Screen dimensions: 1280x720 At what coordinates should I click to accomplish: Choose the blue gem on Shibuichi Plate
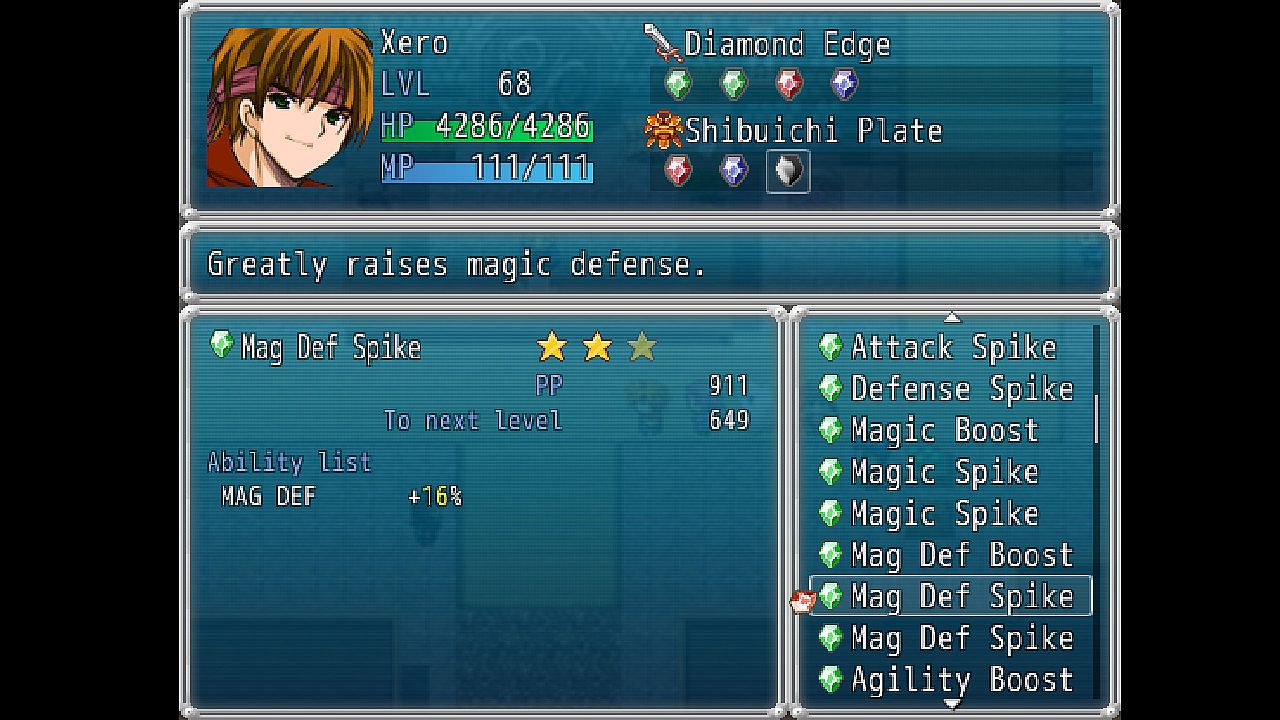(733, 171)
